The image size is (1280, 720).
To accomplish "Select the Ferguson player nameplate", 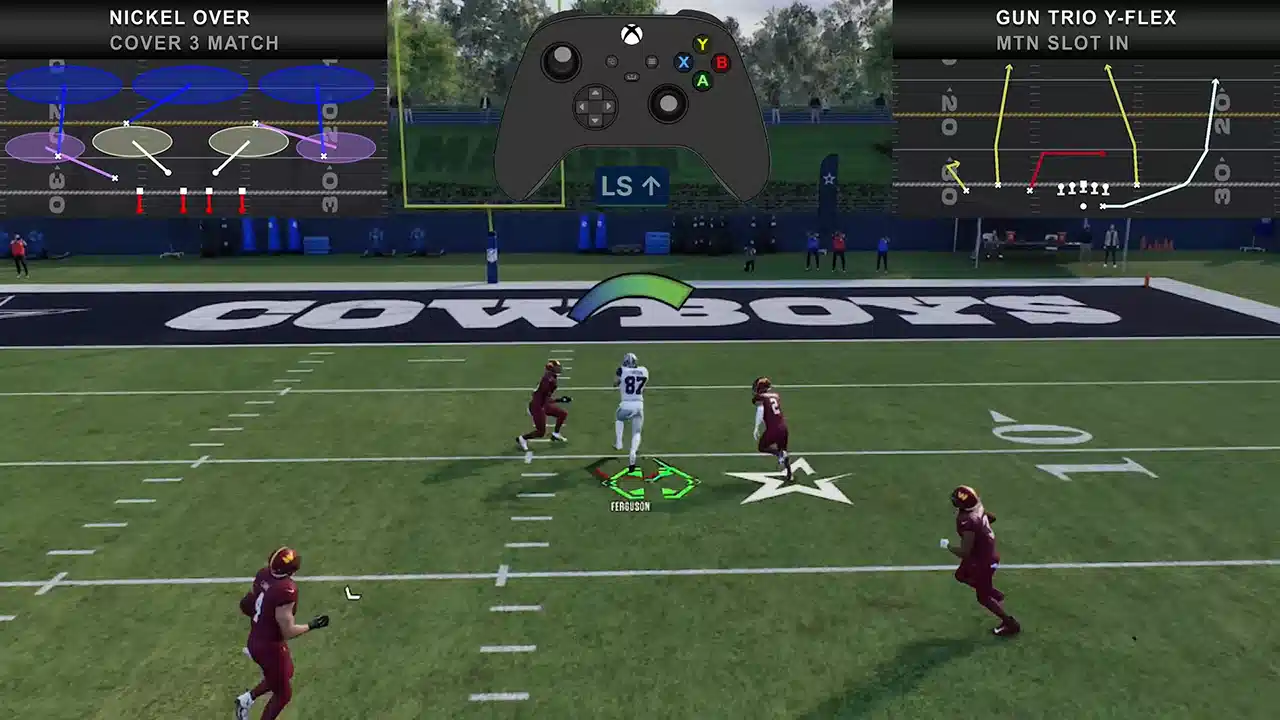I will (629, 507).
